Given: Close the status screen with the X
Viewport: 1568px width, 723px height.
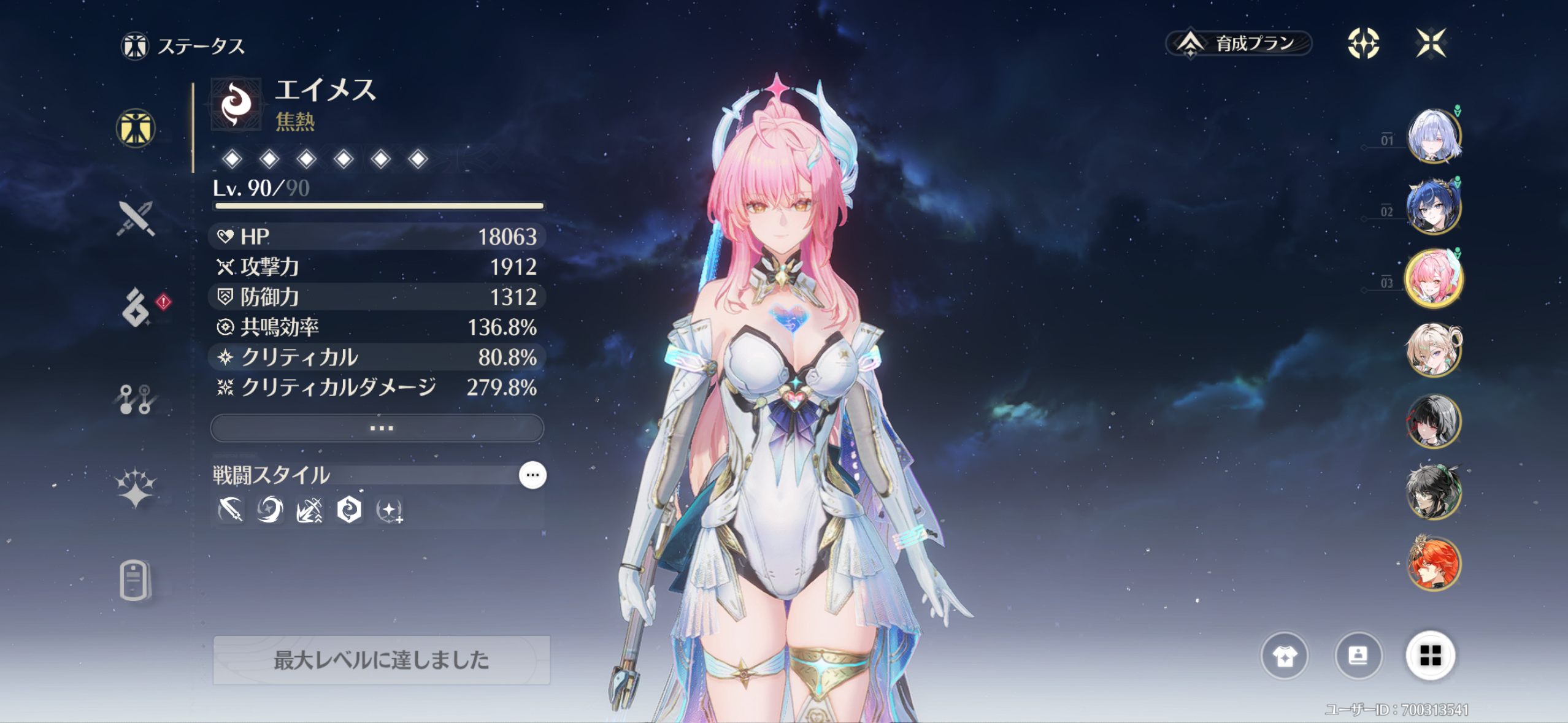Looking at the screenshot, I should 1431,44.
